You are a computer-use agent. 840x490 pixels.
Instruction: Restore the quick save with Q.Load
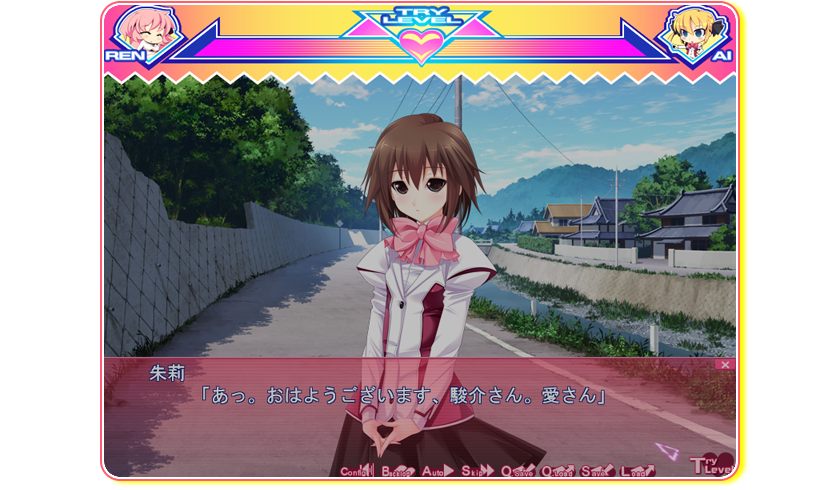pyautogui.click(x=558, y=471)
